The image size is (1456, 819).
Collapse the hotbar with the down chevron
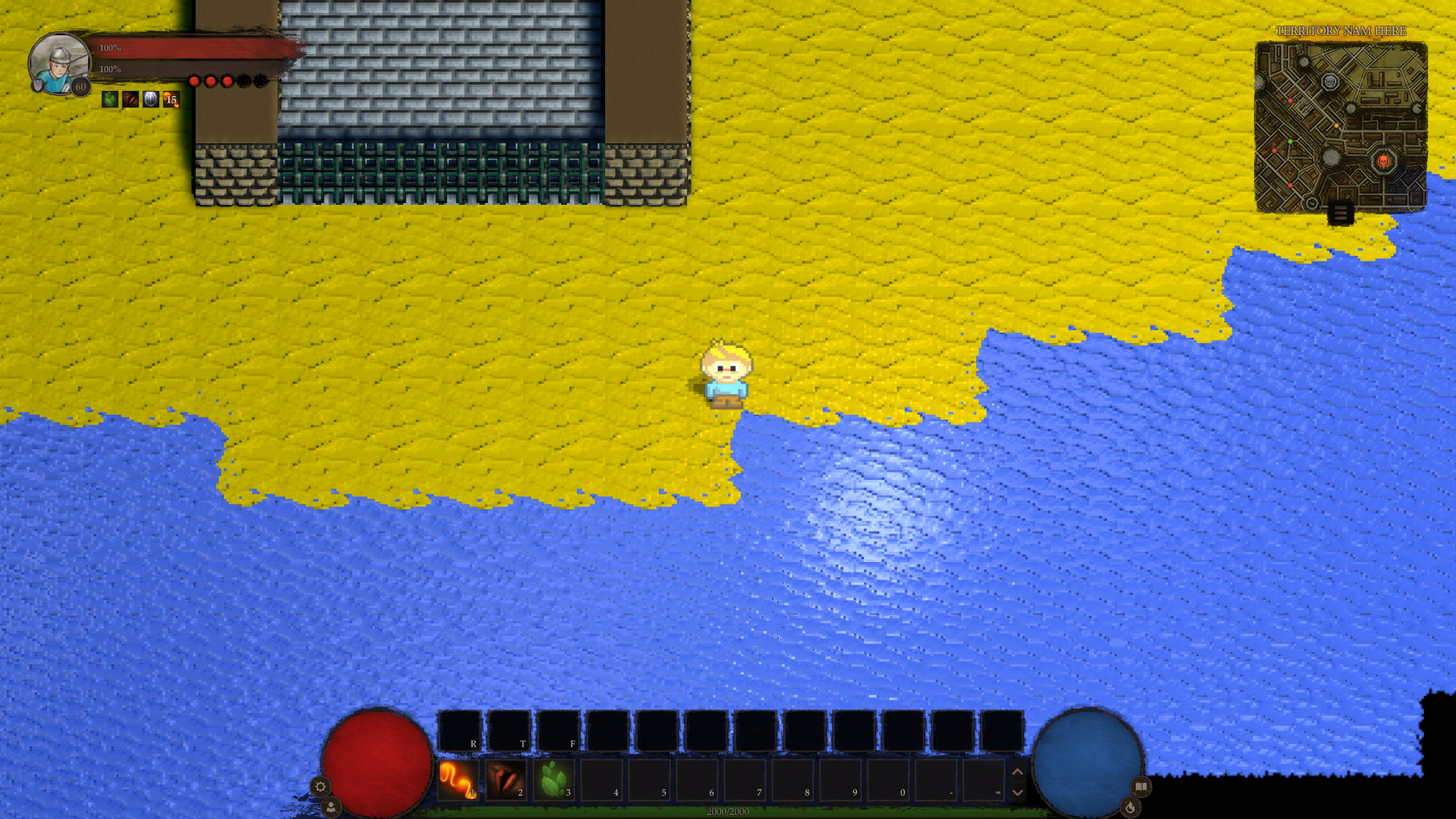(x=1017, y=792)
